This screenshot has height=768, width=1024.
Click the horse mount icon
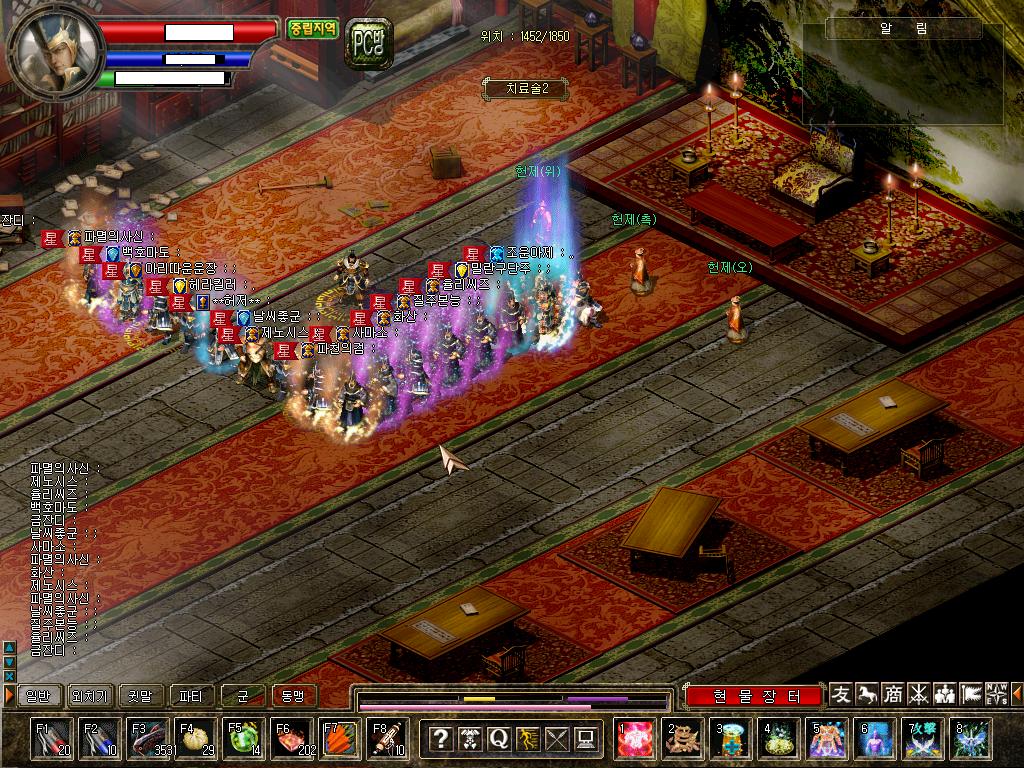[x=868, y=694]
